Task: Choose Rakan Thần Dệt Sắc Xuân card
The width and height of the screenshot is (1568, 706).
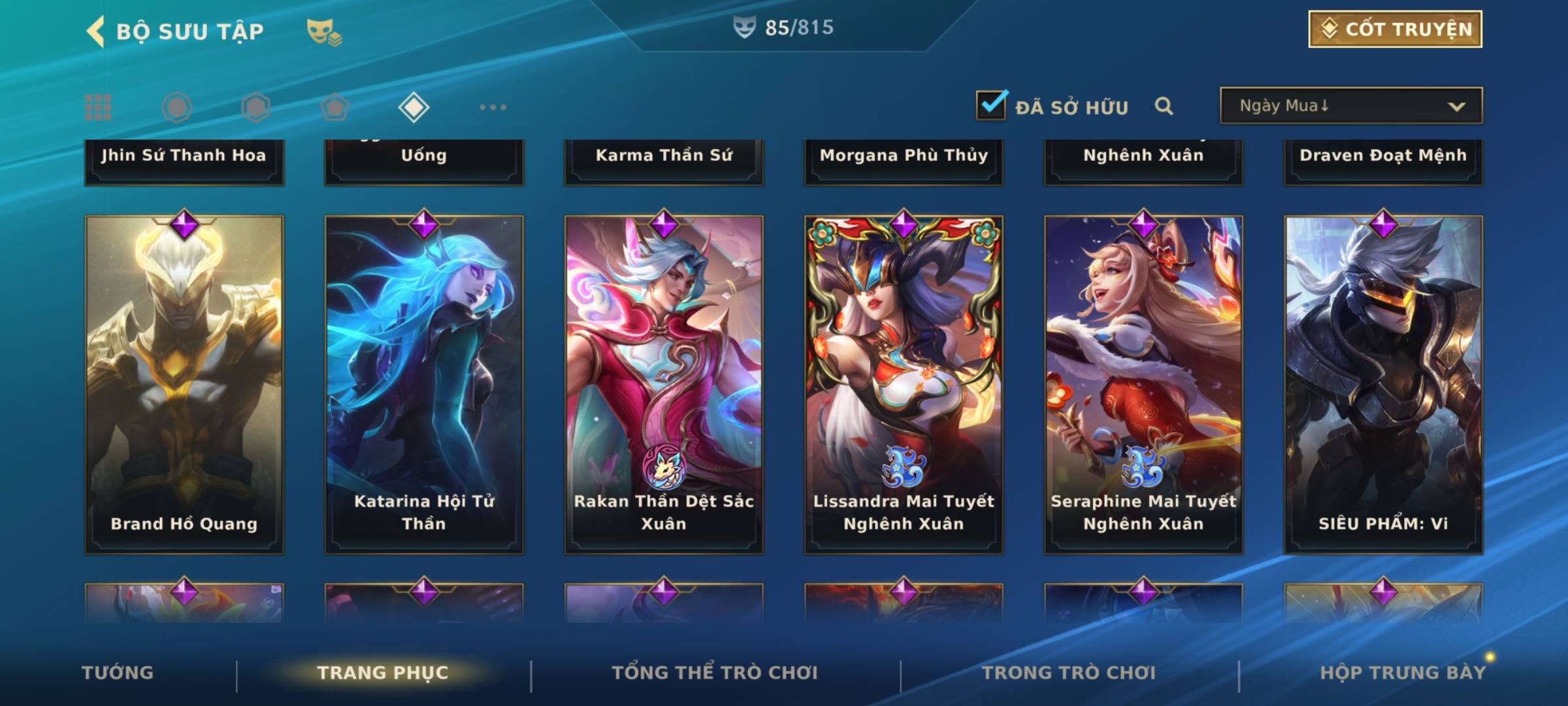Action: pyautogui.click(x=664, y=384)
